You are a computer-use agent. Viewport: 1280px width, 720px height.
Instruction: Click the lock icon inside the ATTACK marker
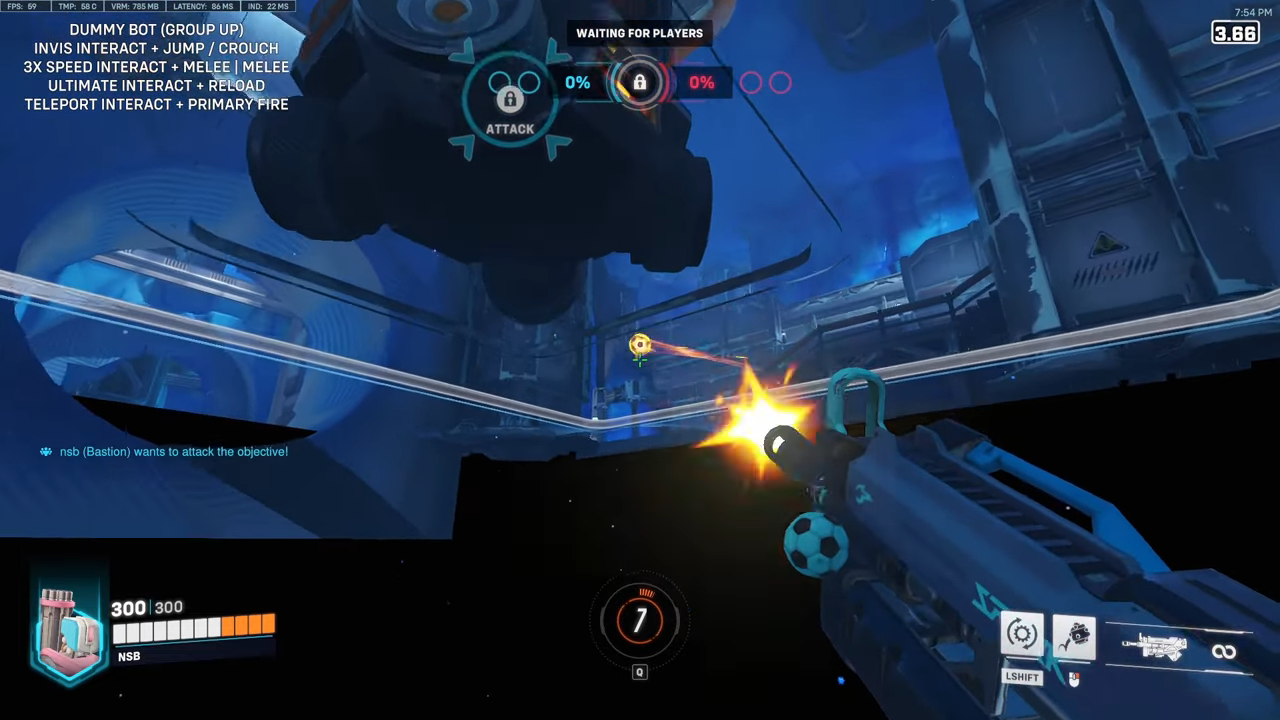[x=510, y=99]
